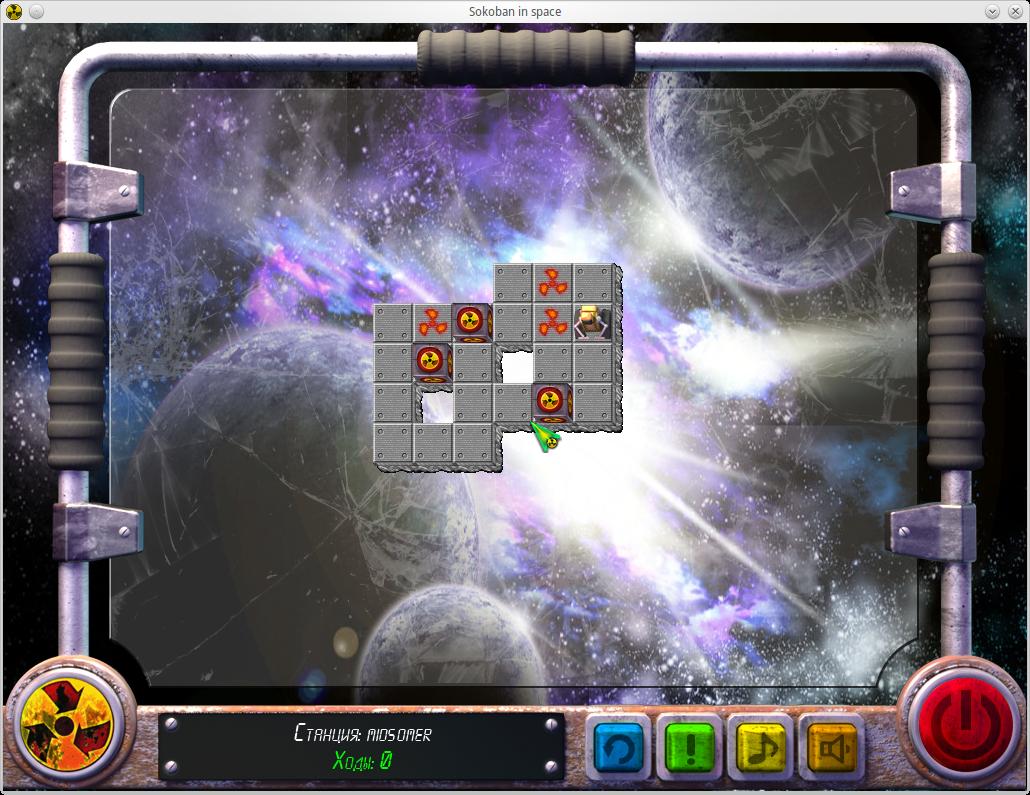
Task: Toggle music with the yellow note button
Action: pos(760,747)
